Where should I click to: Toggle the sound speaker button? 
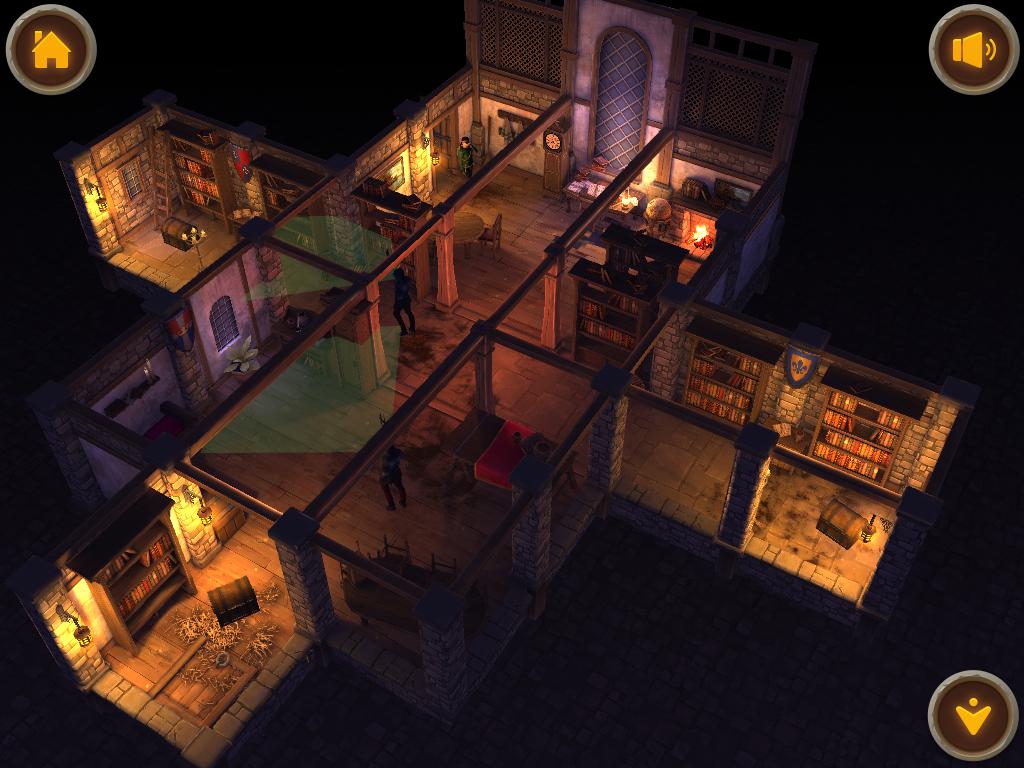coord(973,50)
